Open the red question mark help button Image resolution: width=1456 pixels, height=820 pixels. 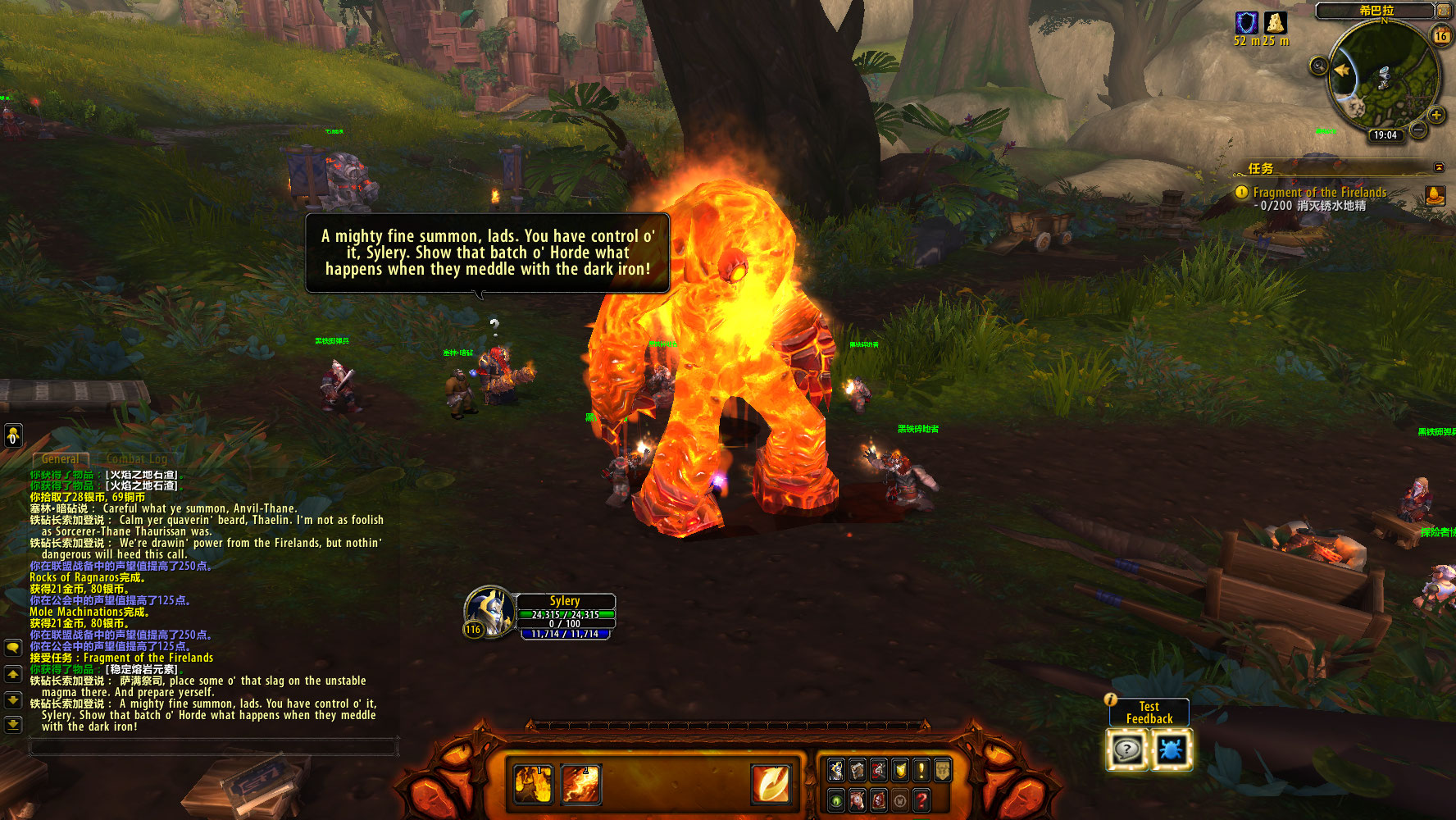point(921,799)
